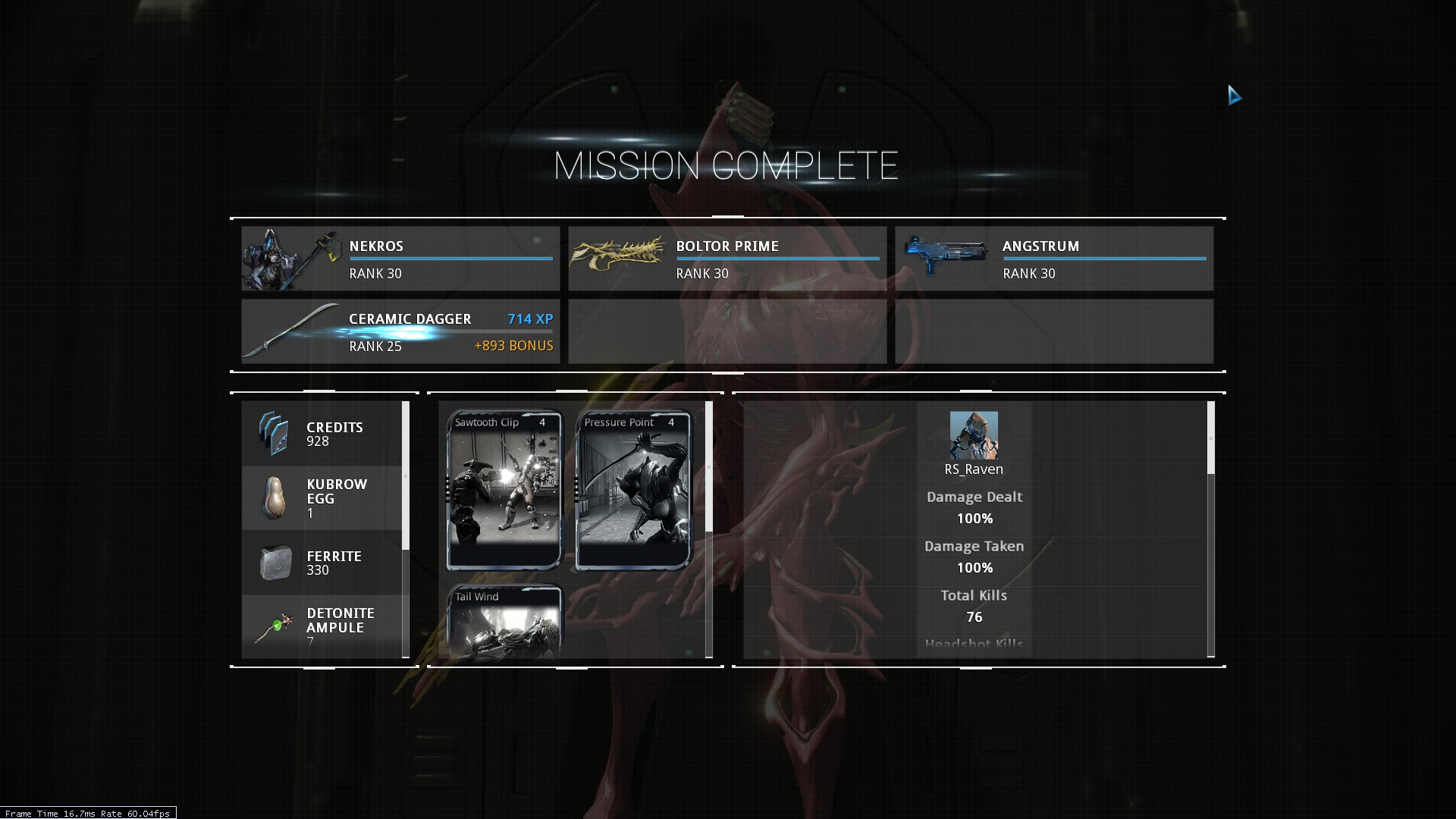The image size is (1456, 819).
Task: Choose the Pressure Point mod card
Action: pos(634,490)
